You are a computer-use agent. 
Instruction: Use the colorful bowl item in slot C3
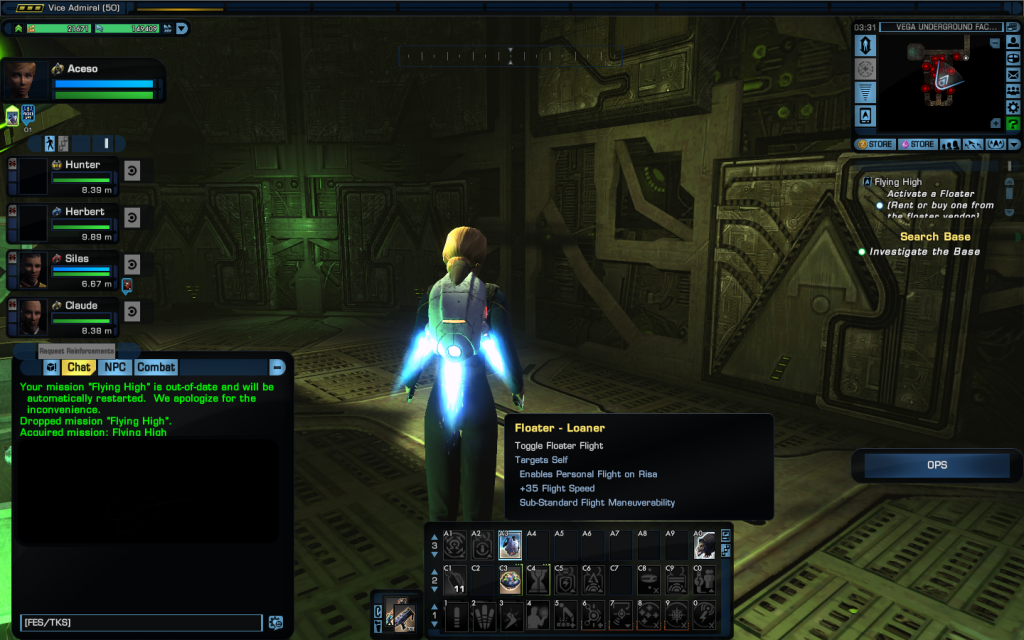point(509,582)
